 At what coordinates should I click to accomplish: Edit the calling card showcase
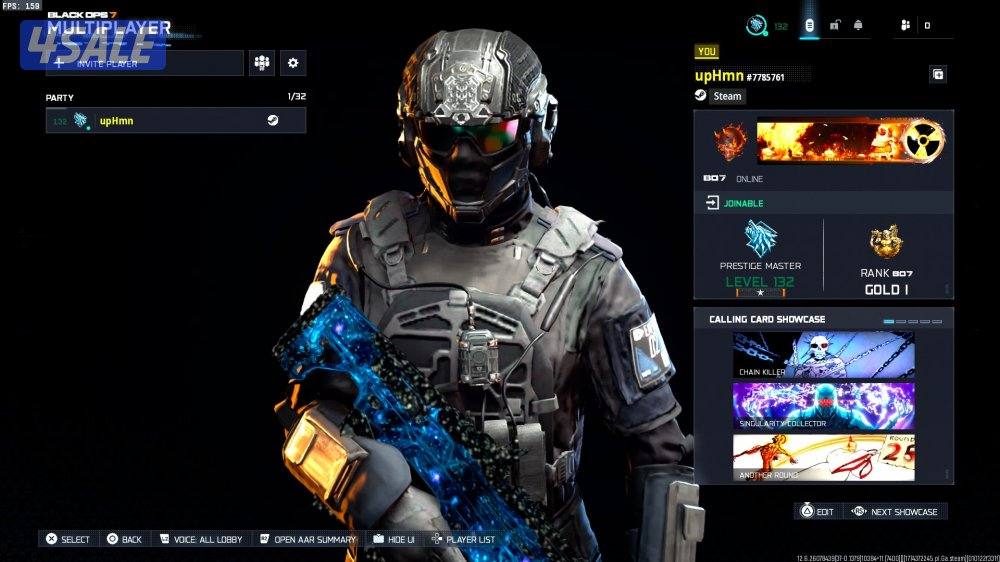[816, 511]
